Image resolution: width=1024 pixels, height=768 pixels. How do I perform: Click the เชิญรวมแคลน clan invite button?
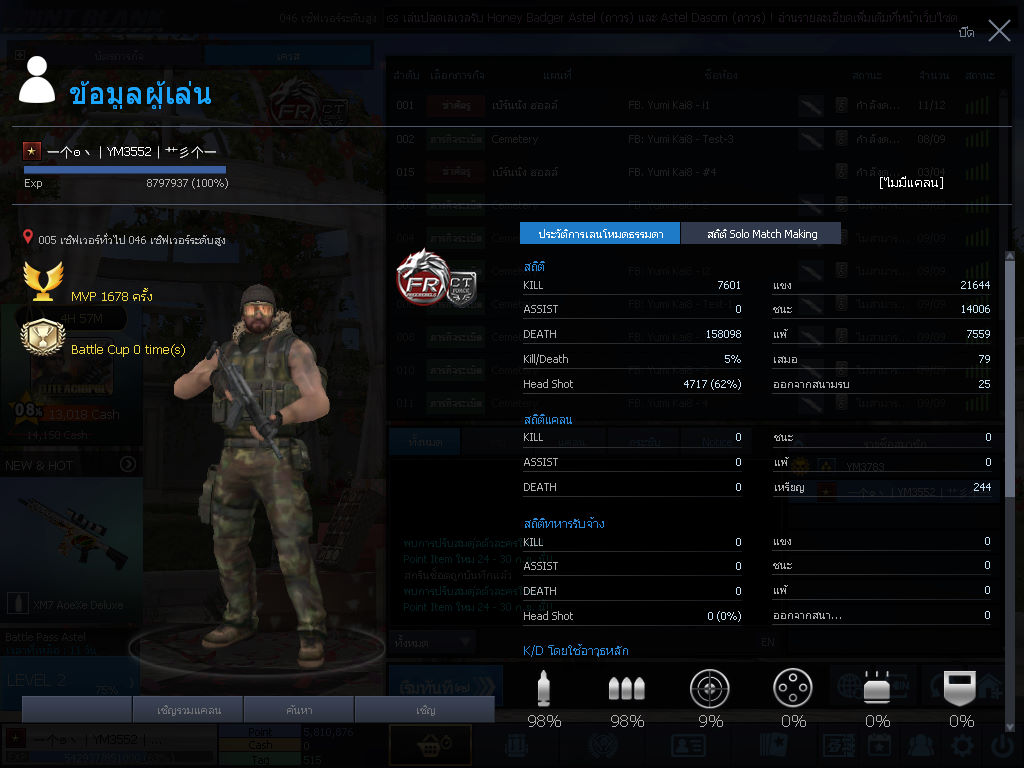(189, 710)
